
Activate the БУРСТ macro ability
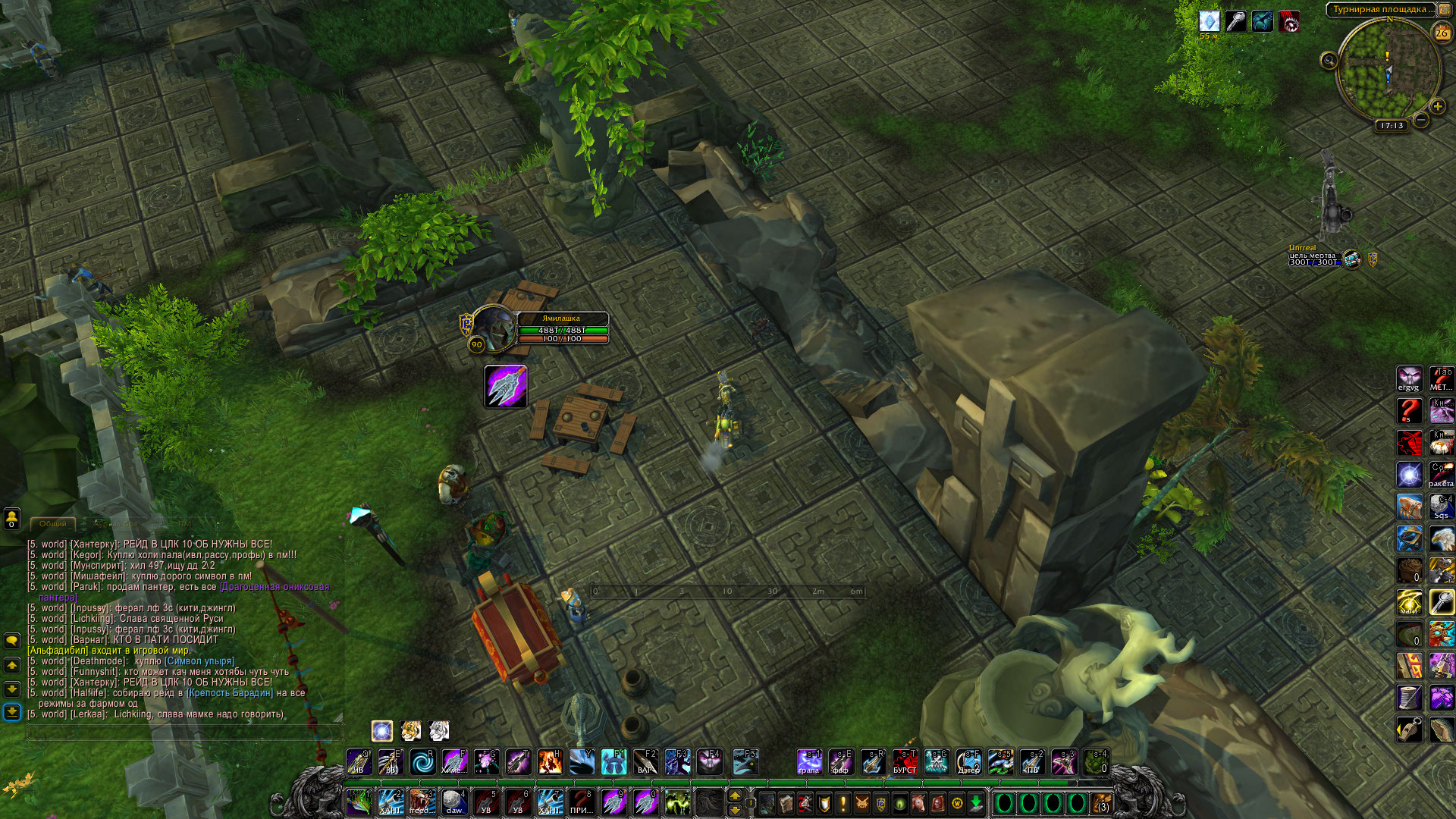tap(904, 762)
